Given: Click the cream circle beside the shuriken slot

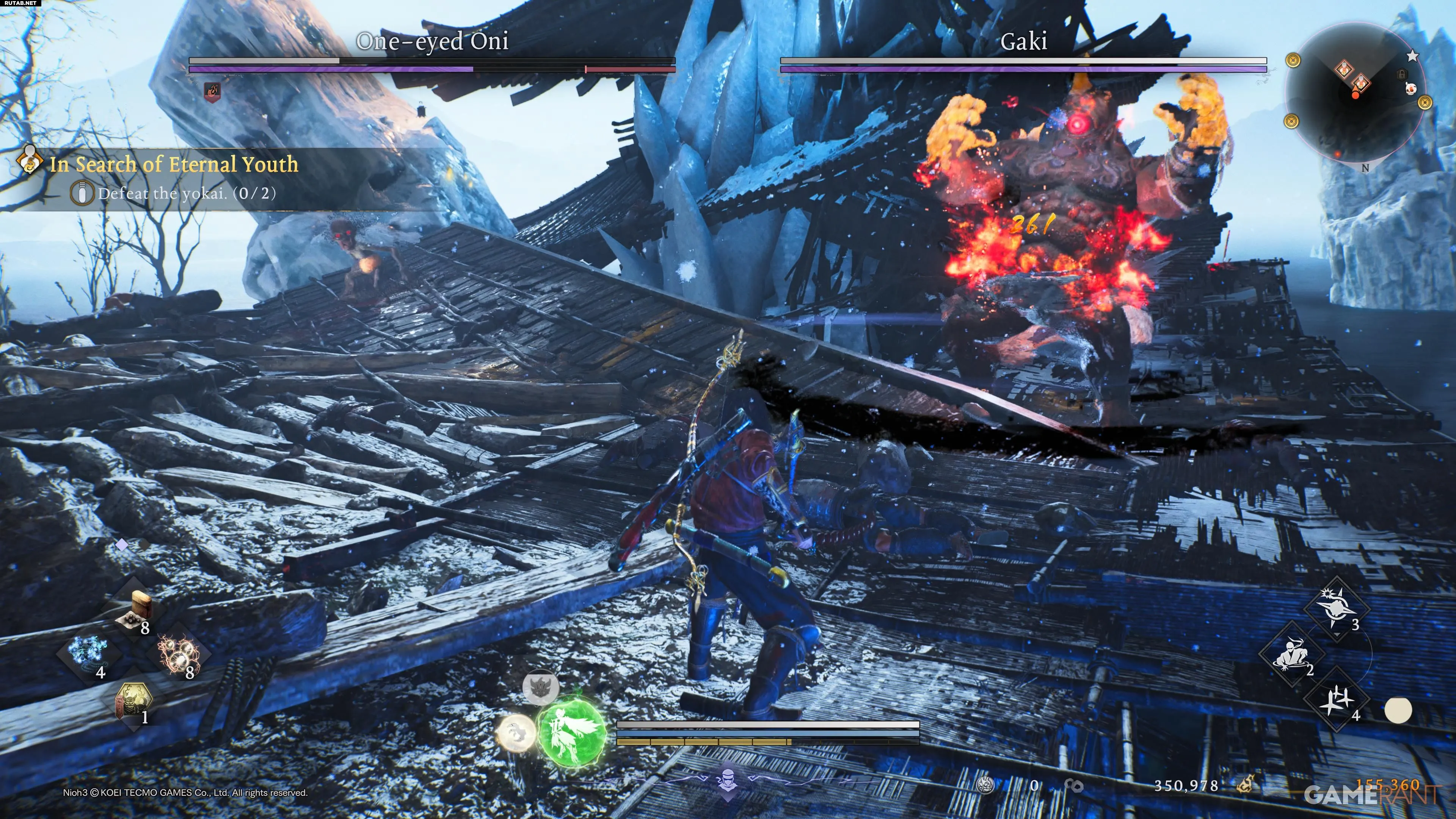Looking at the screenshot, I should 1398,710.
